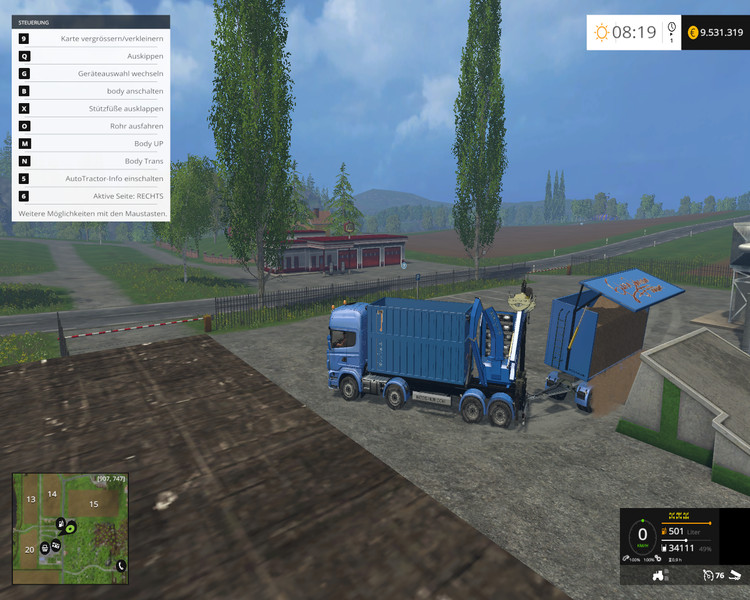This screenshot has height=600, width=750.
Task: Click the phone marker on the minimap
Action: coord(121,565)
